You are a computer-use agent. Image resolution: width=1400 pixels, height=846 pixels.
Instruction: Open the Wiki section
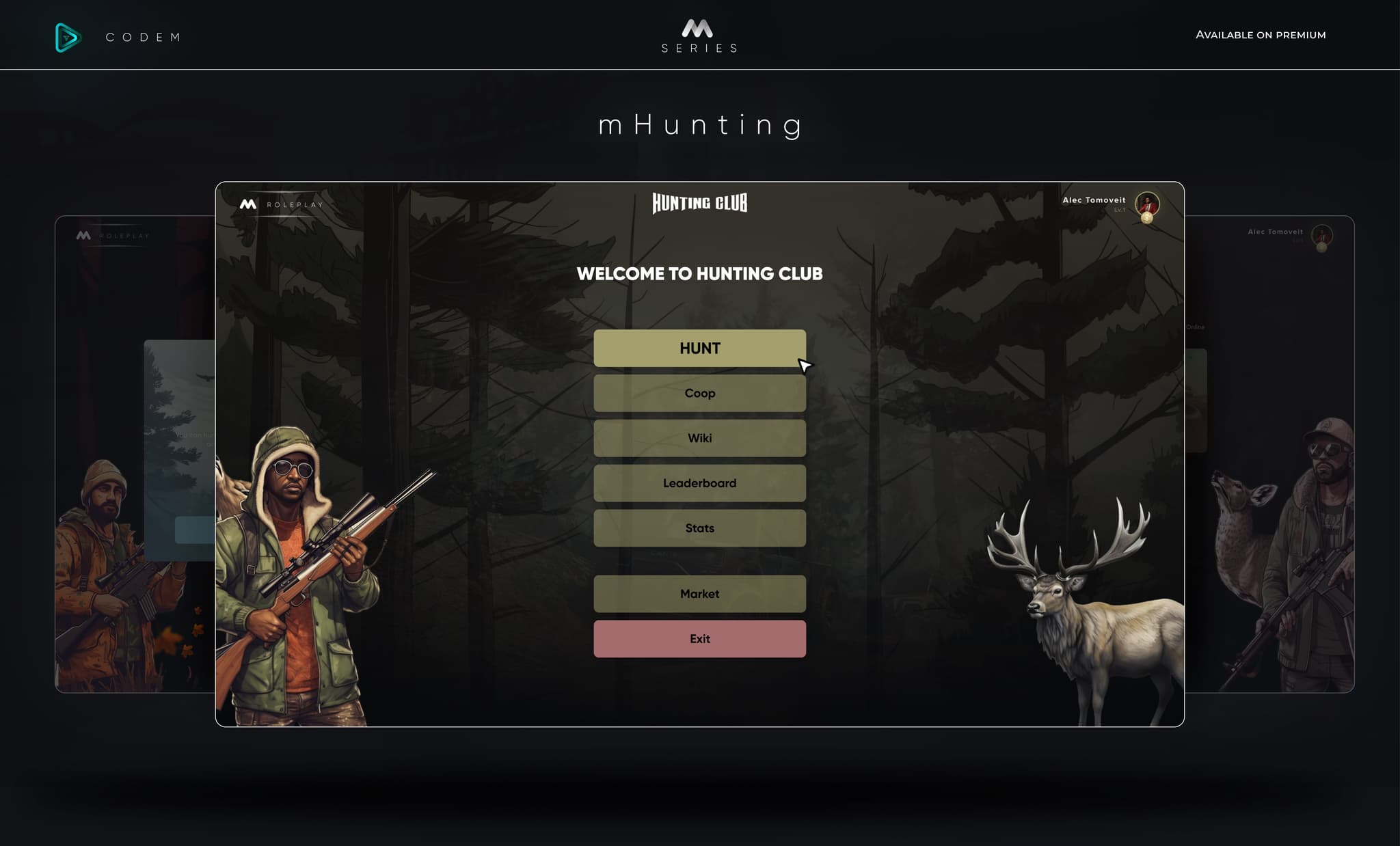(699, 438)
